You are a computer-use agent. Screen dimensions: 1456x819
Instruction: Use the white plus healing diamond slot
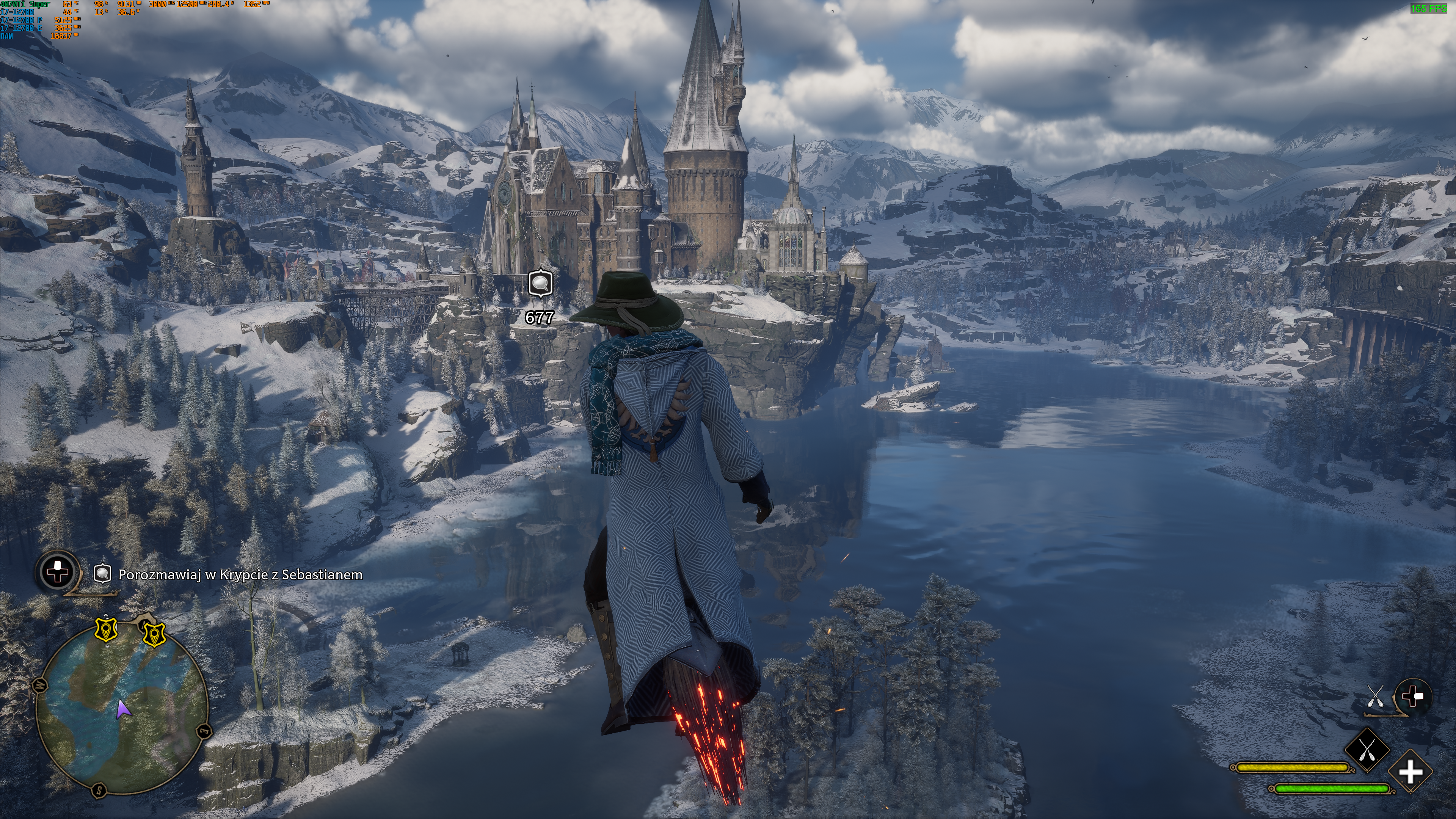point(1410,772)
